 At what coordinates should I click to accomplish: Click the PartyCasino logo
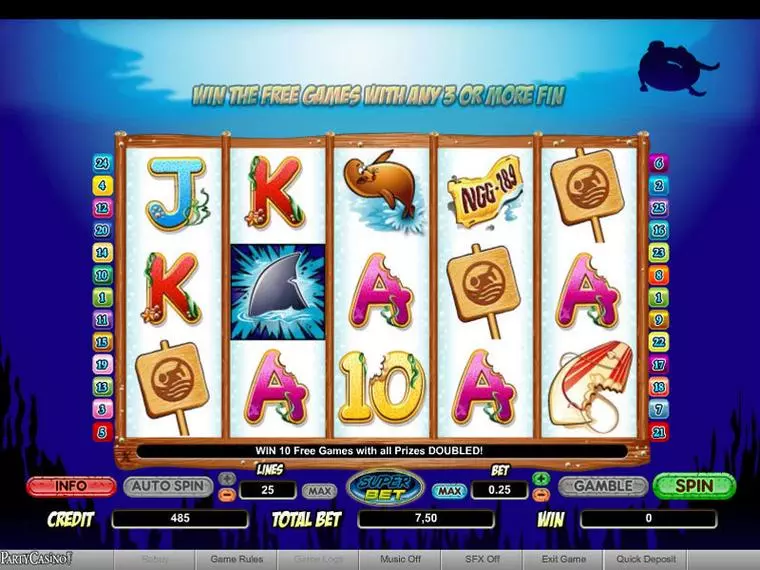pos(36,559)
